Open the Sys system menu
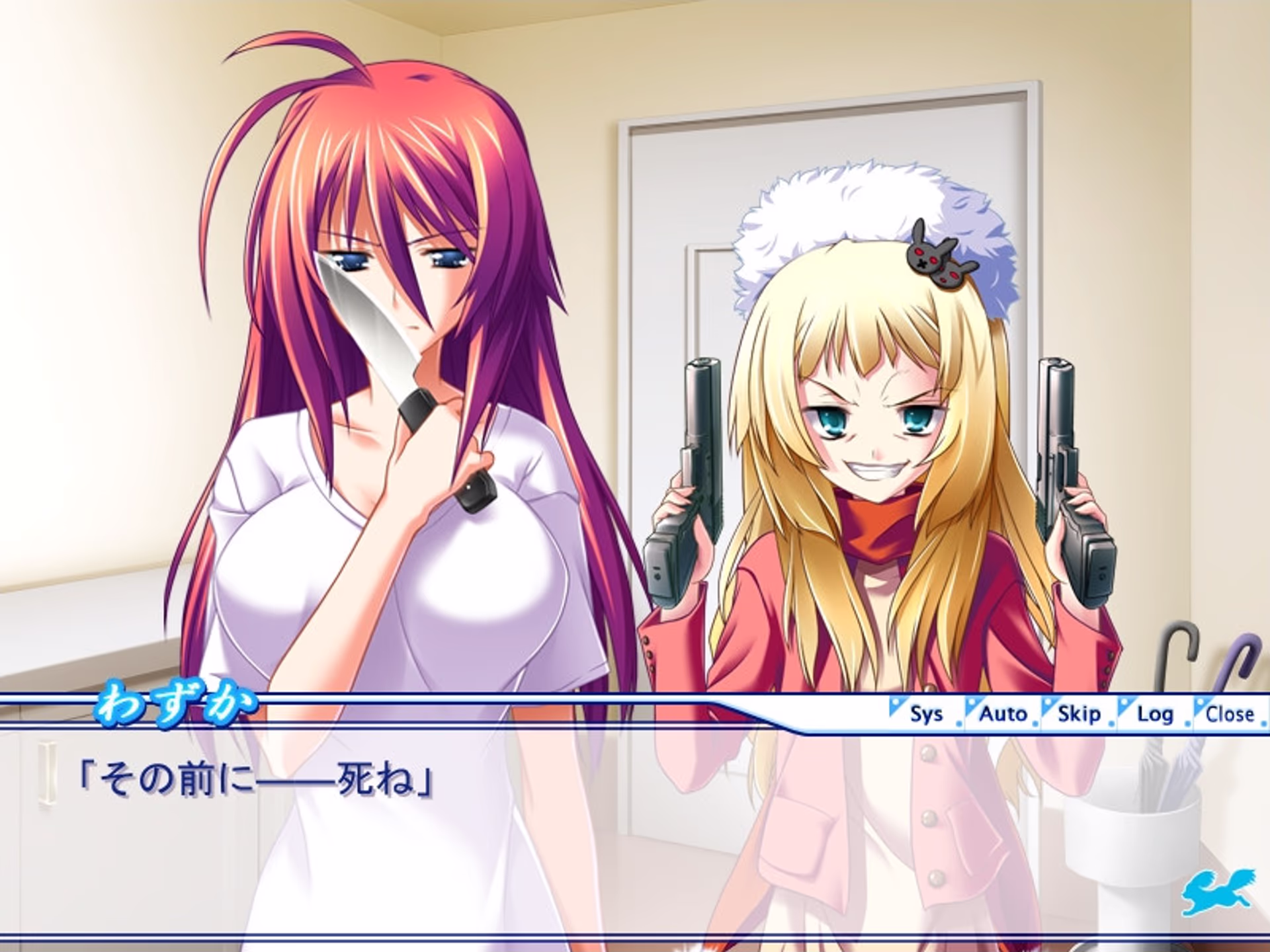 click(x=927, y=713)
